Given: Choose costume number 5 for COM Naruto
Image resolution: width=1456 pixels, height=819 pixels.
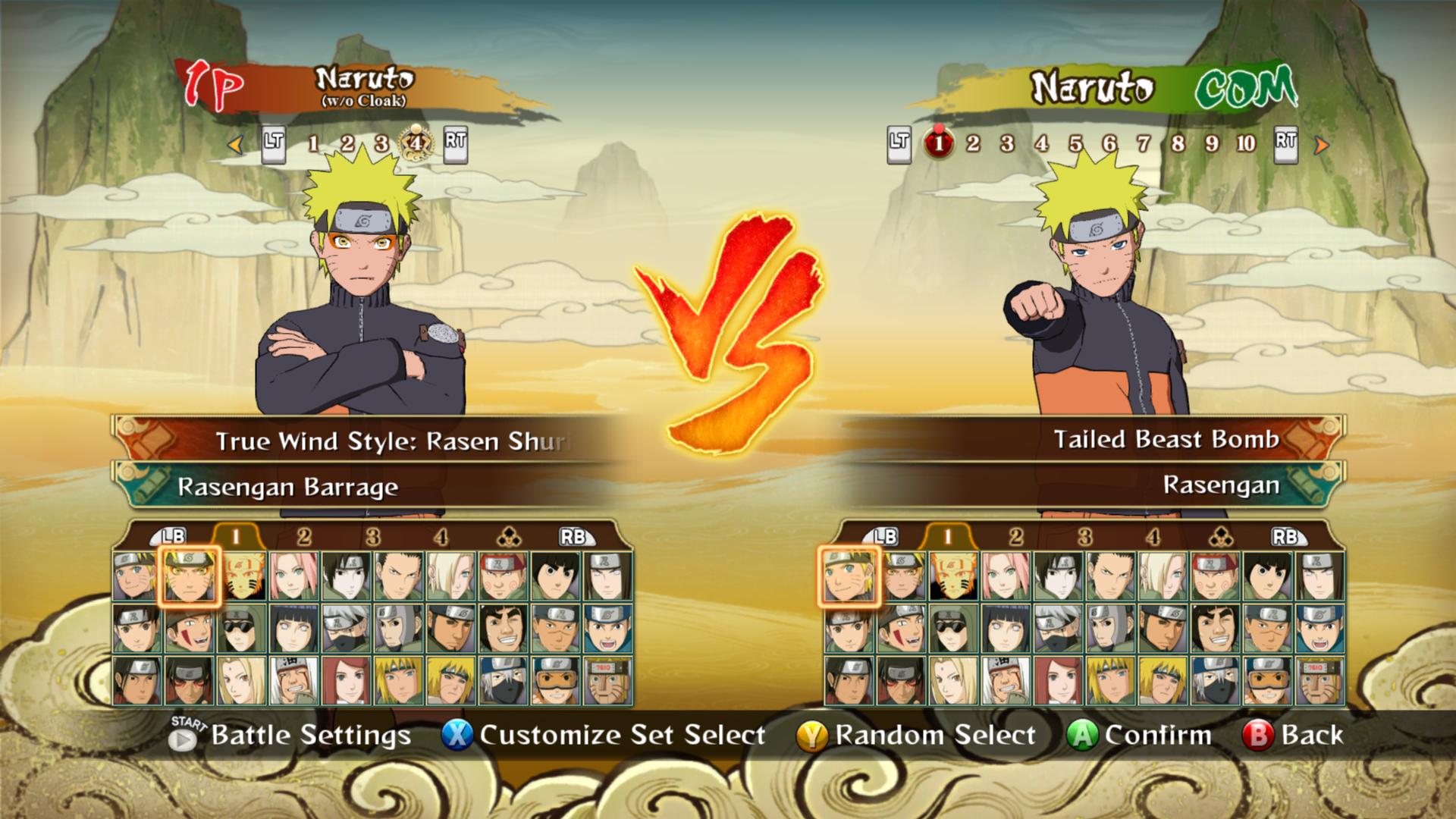Looking at the screenshot, I should pyautogui.click(x=1075, y=143).
